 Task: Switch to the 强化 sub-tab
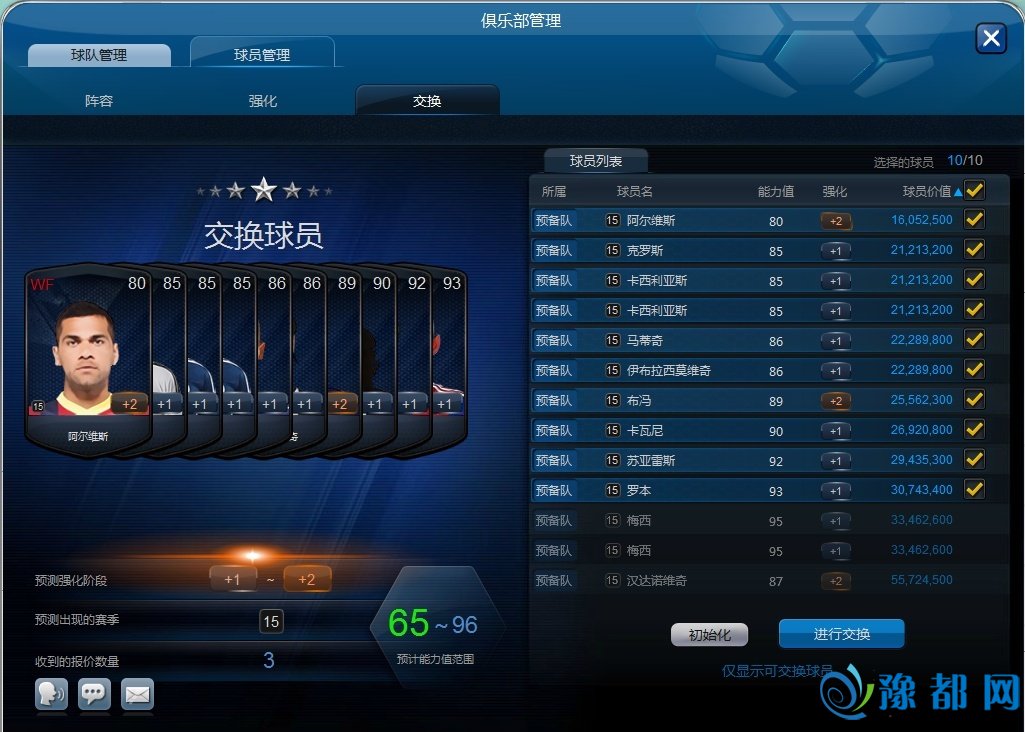pos(263,101)
